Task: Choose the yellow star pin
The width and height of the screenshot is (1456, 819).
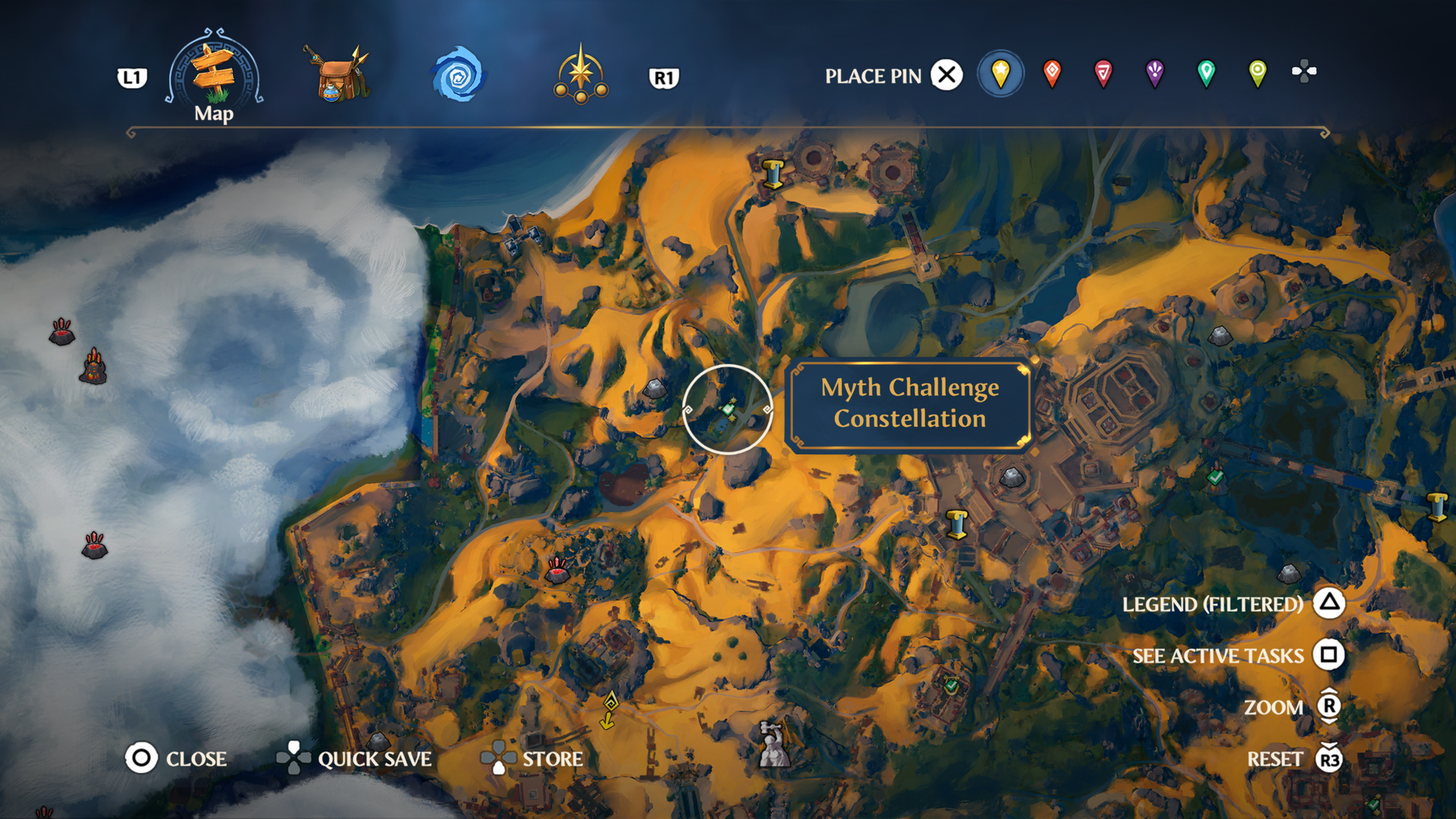Action: (1000, 74)
